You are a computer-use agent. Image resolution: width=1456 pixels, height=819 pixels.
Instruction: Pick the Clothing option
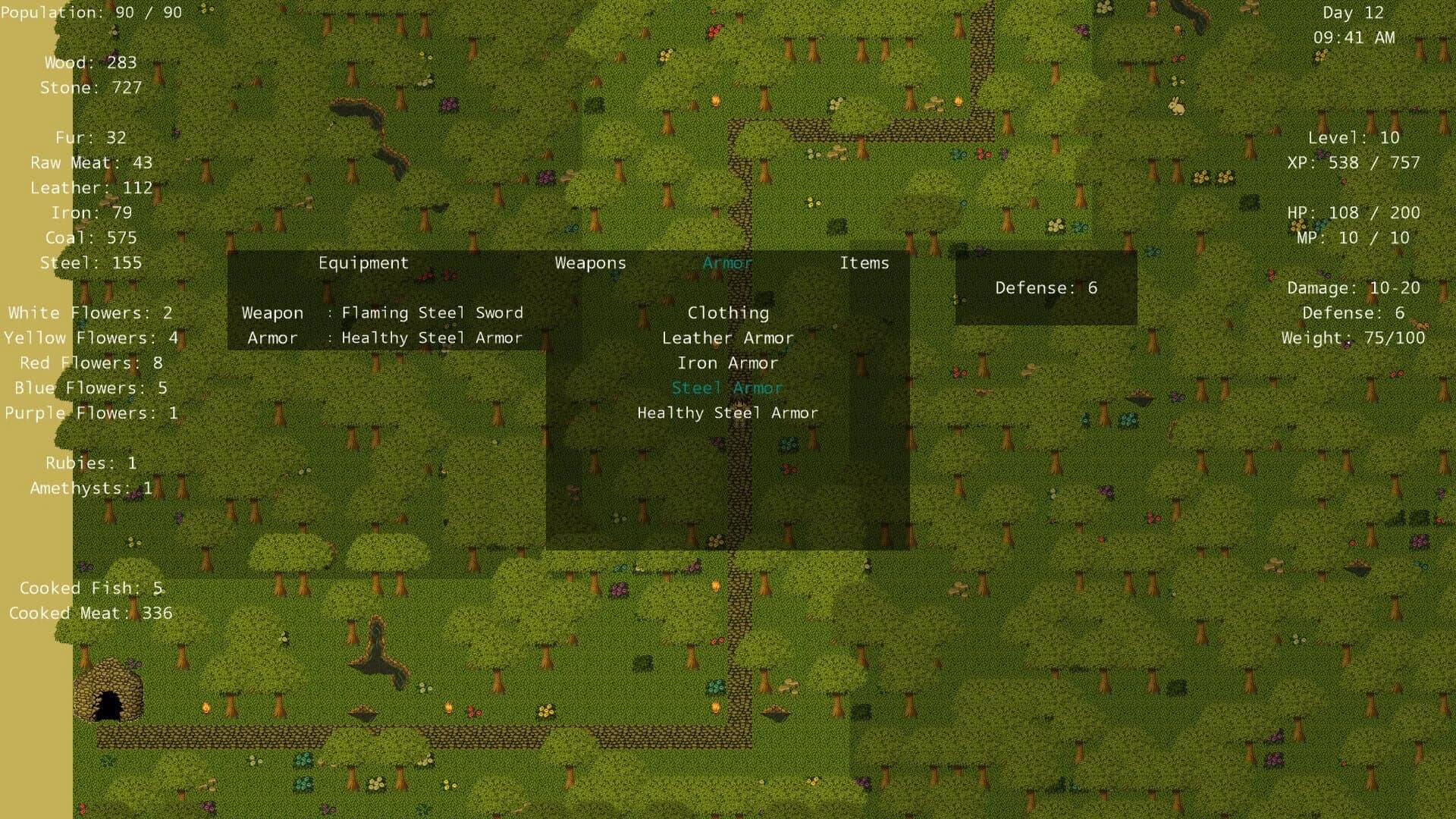(729, 312)
